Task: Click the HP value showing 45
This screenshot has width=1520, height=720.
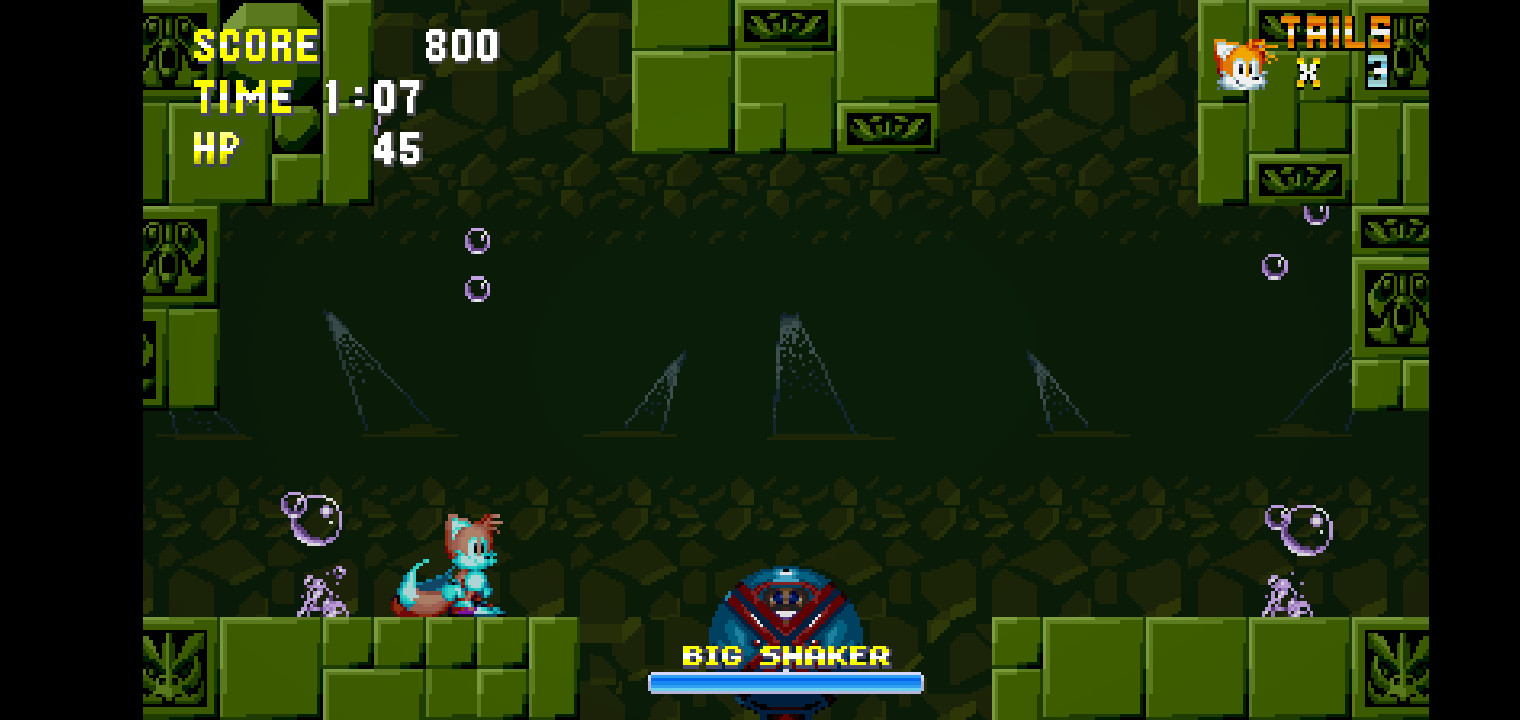Action: coord(400,150)
